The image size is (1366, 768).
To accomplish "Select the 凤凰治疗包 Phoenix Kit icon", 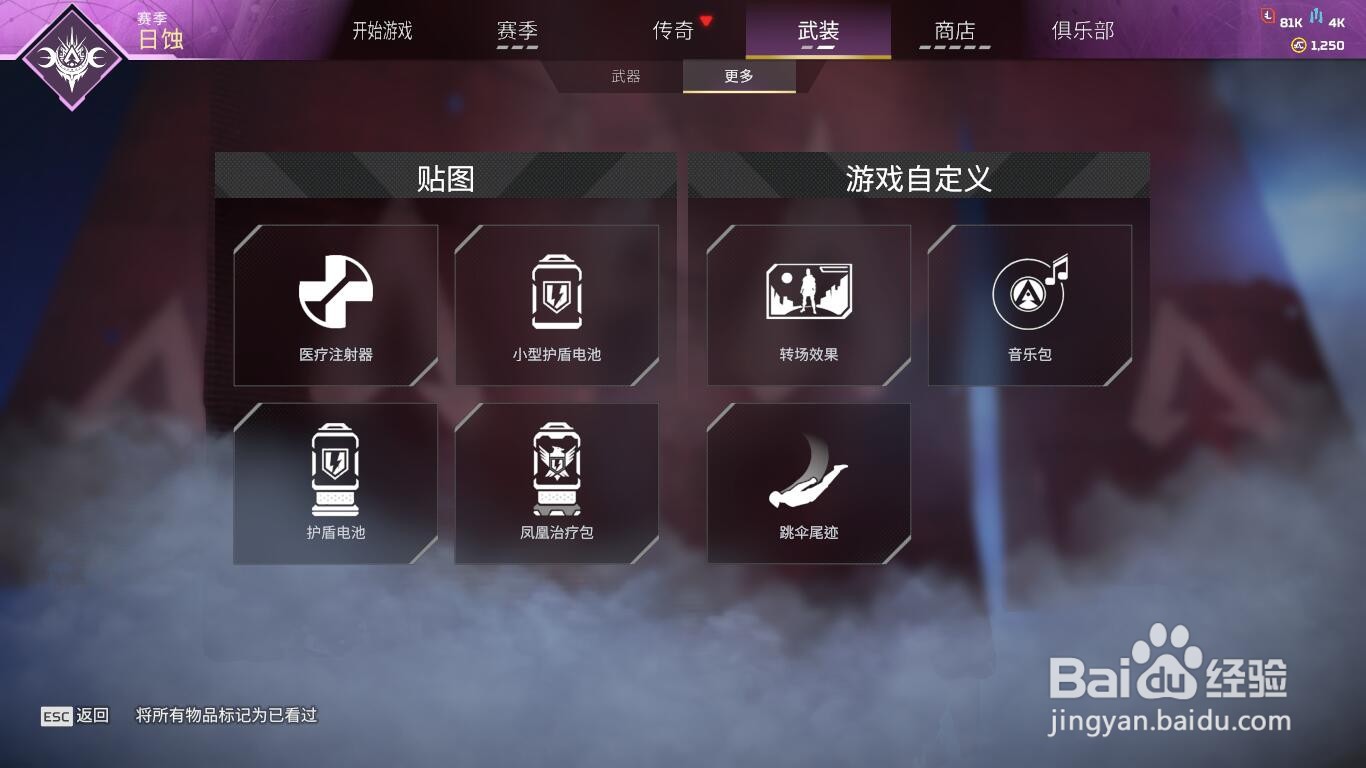I will tap(557, 470).
